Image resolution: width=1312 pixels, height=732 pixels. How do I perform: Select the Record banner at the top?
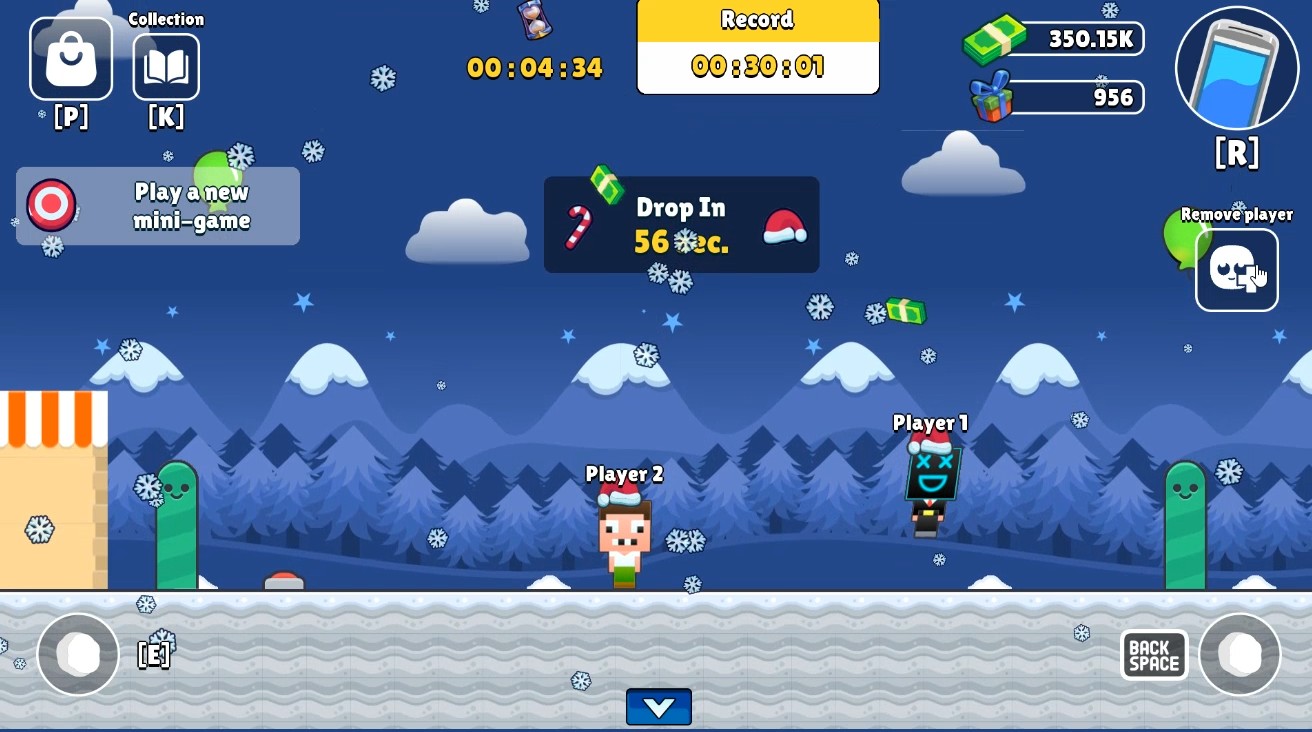757,46
